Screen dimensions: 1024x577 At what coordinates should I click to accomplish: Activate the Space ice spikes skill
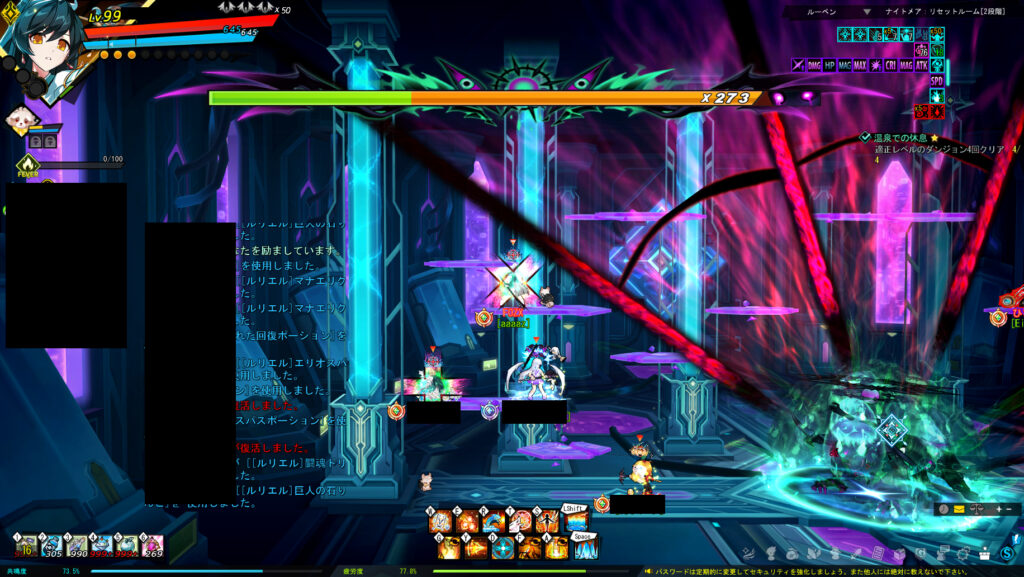585,548
